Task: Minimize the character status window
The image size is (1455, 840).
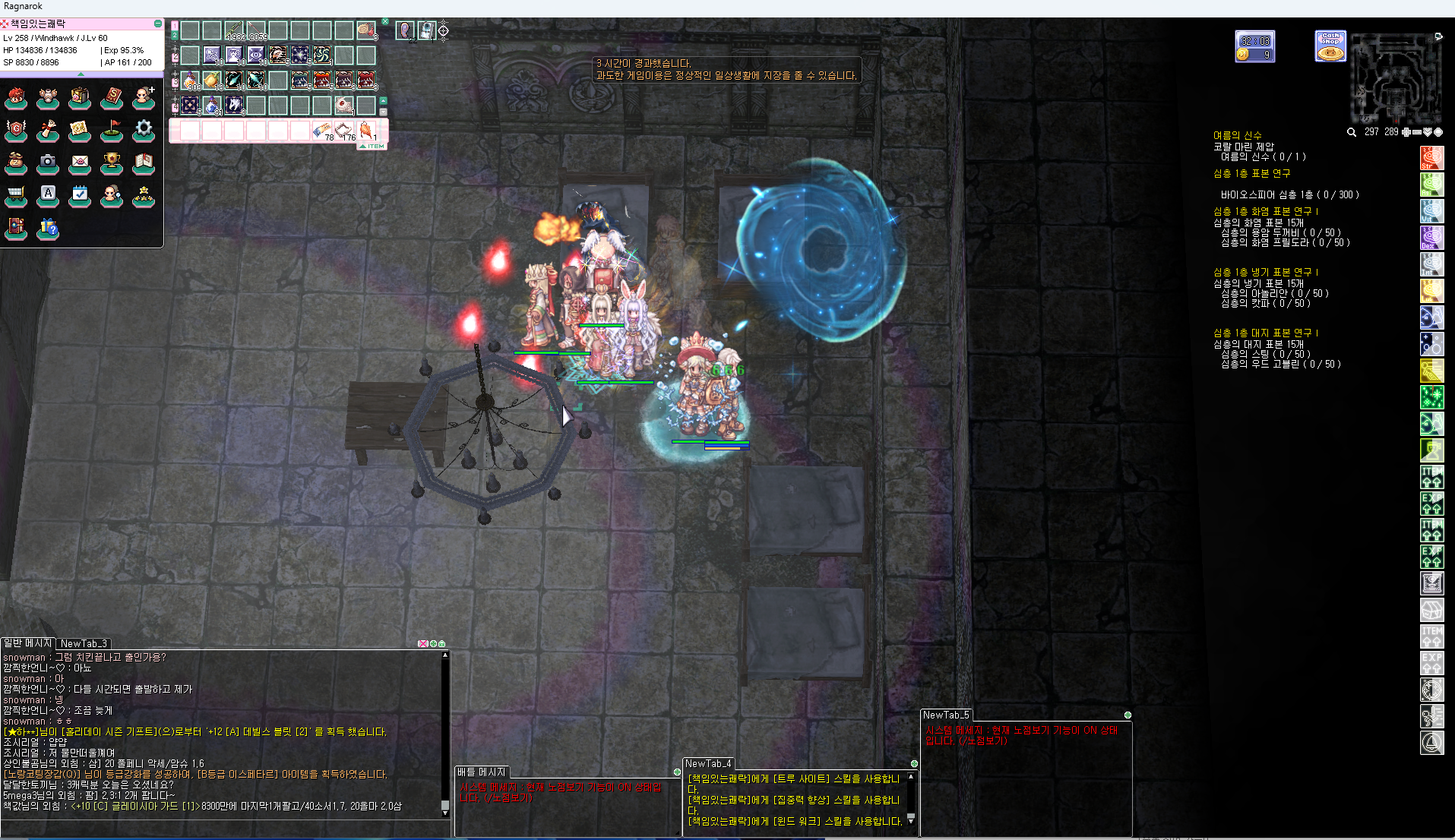Action: click(158, 24)
